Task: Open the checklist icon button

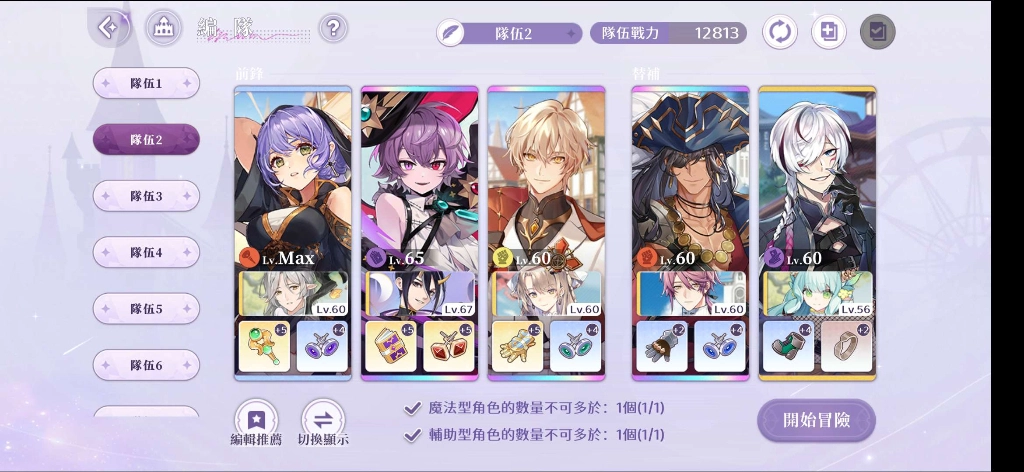Action: (x=877, y=32)
